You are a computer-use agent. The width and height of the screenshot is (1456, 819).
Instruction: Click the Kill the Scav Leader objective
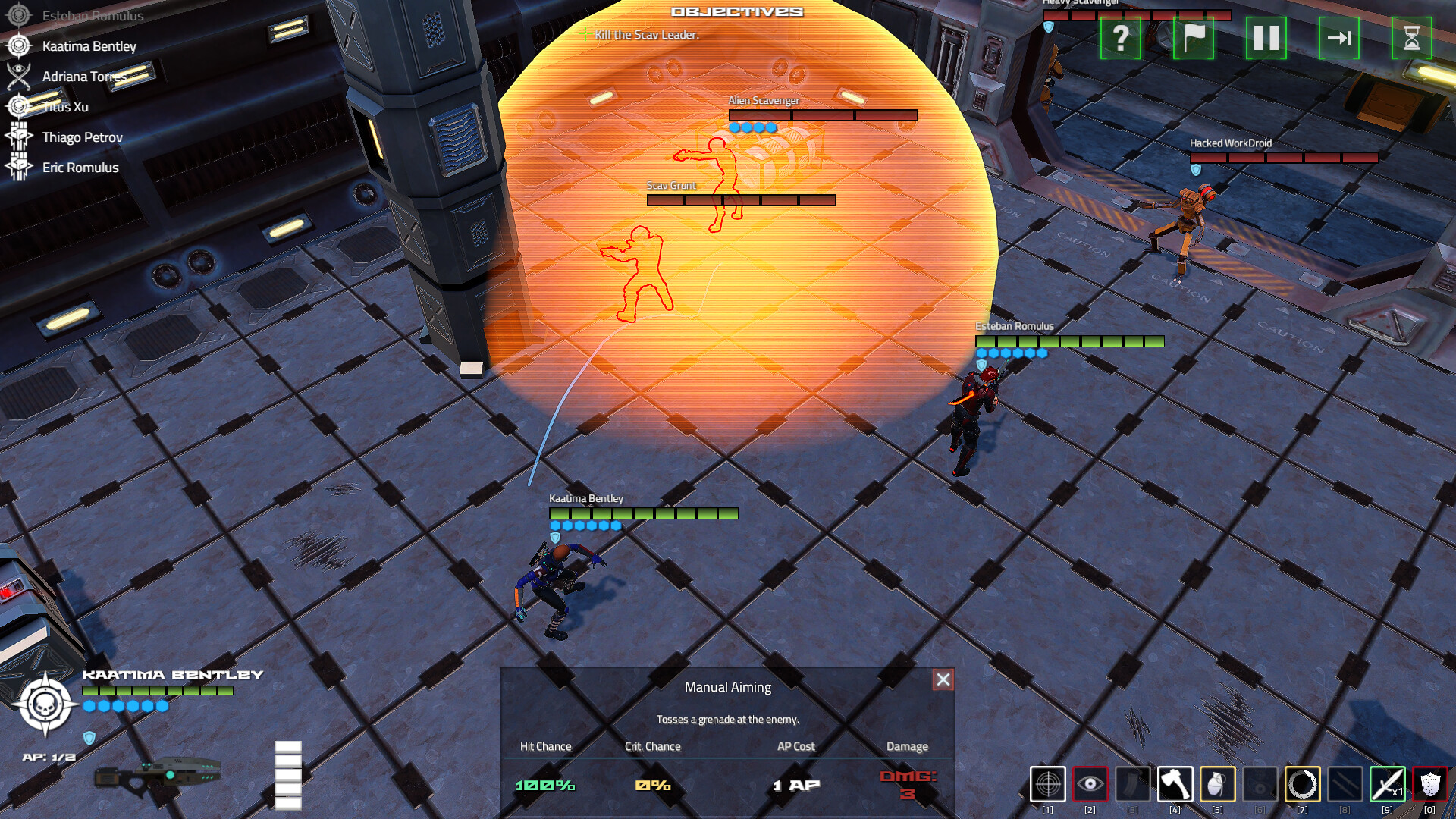[646, 34]
